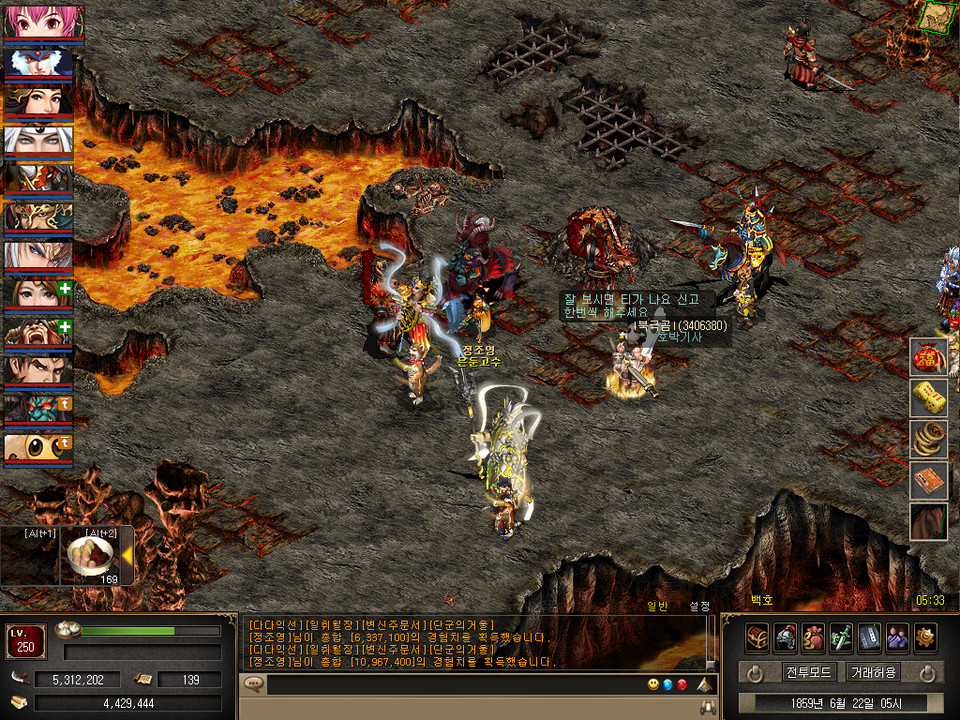This screenshot has width=960, height=720.
Task: Switch to the 일반 chat tab
Action: click(x=657, y=605)
